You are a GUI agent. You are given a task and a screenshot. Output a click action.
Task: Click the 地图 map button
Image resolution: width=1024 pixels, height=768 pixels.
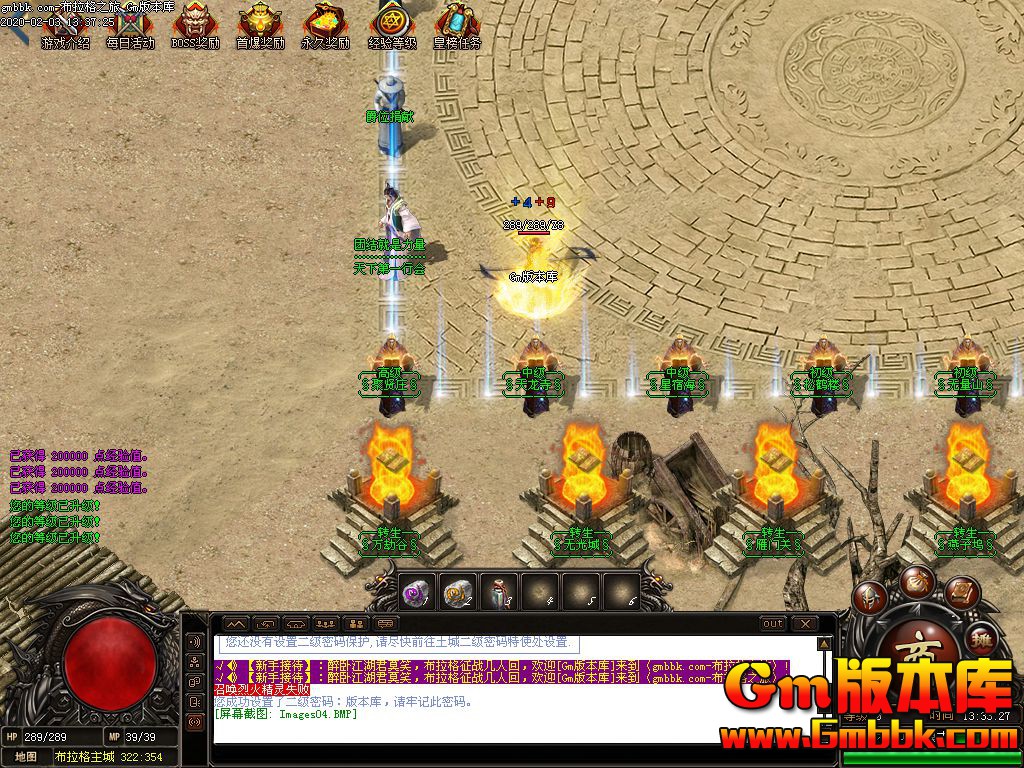pyautogui.click(x=26, y=757)
